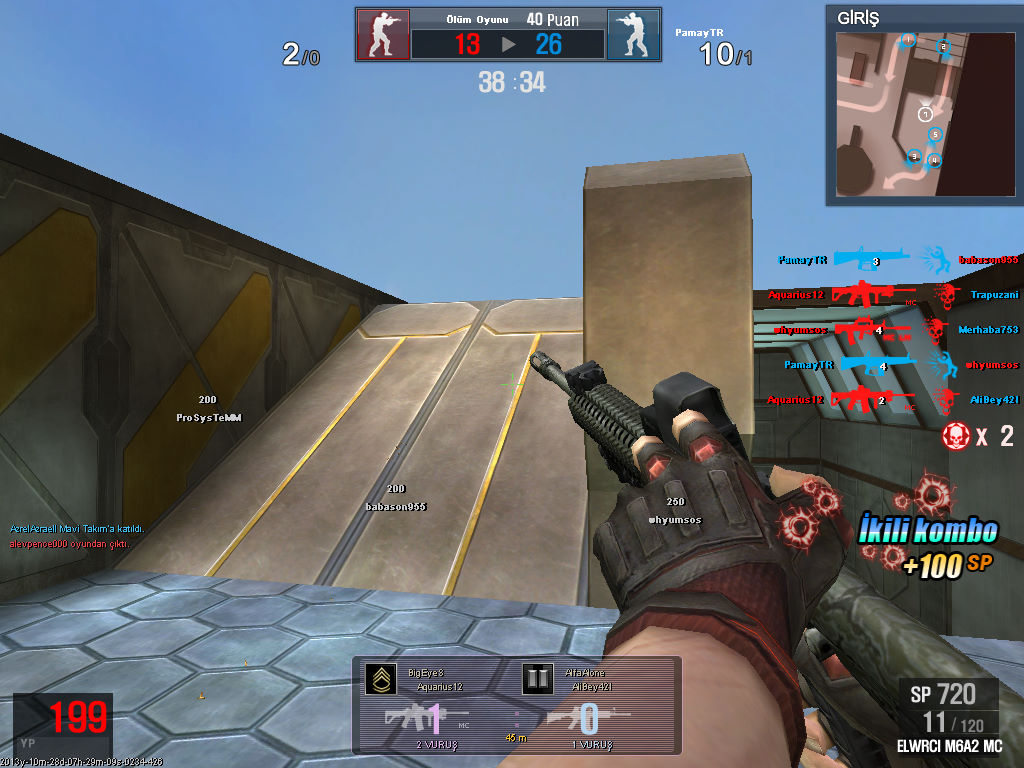Click the red team soldier icon
1024x768 pixels.
click(383, 35)
